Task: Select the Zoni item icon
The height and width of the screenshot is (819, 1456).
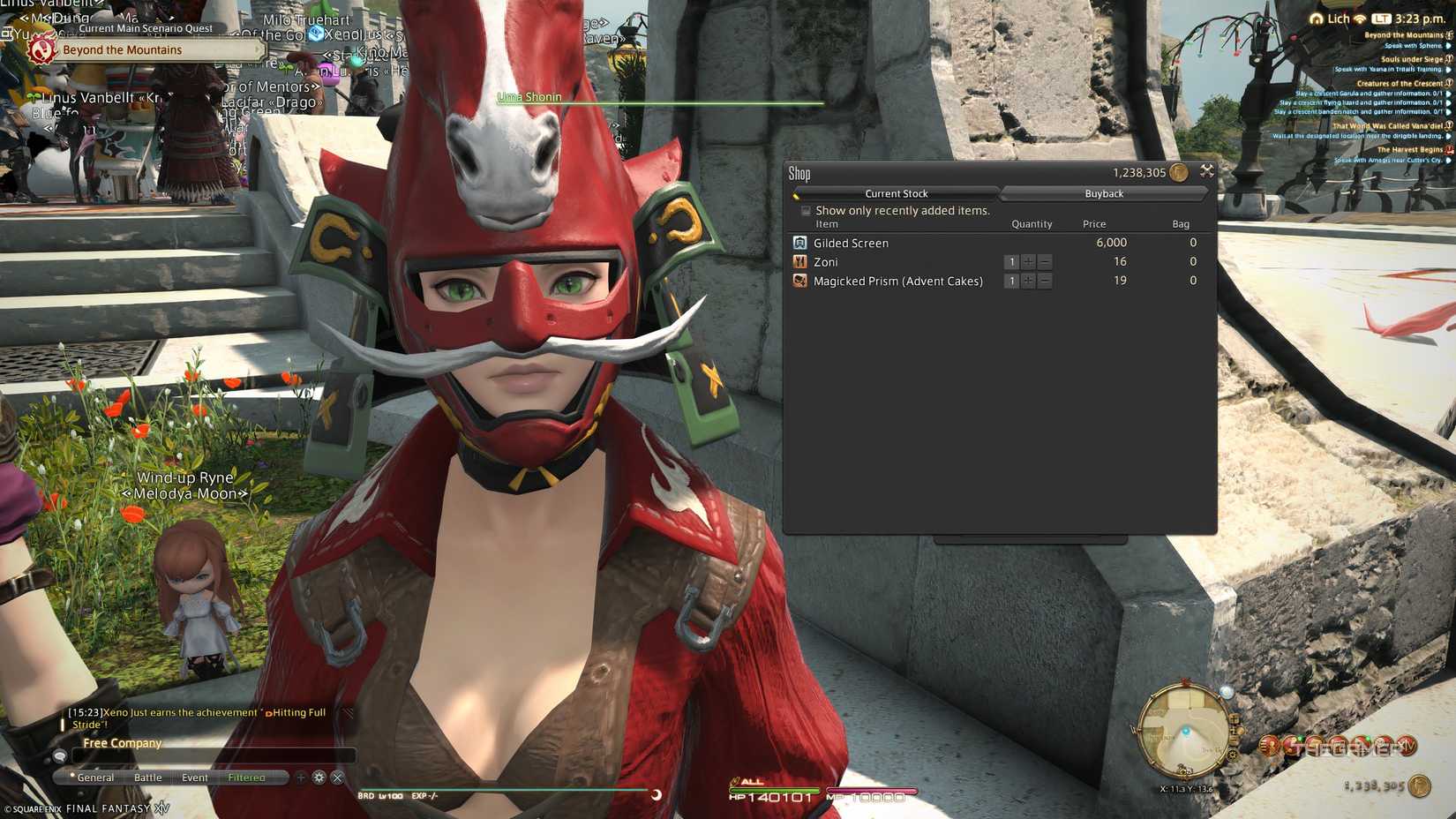Action: pyautogui.click(x=800, y=261)
